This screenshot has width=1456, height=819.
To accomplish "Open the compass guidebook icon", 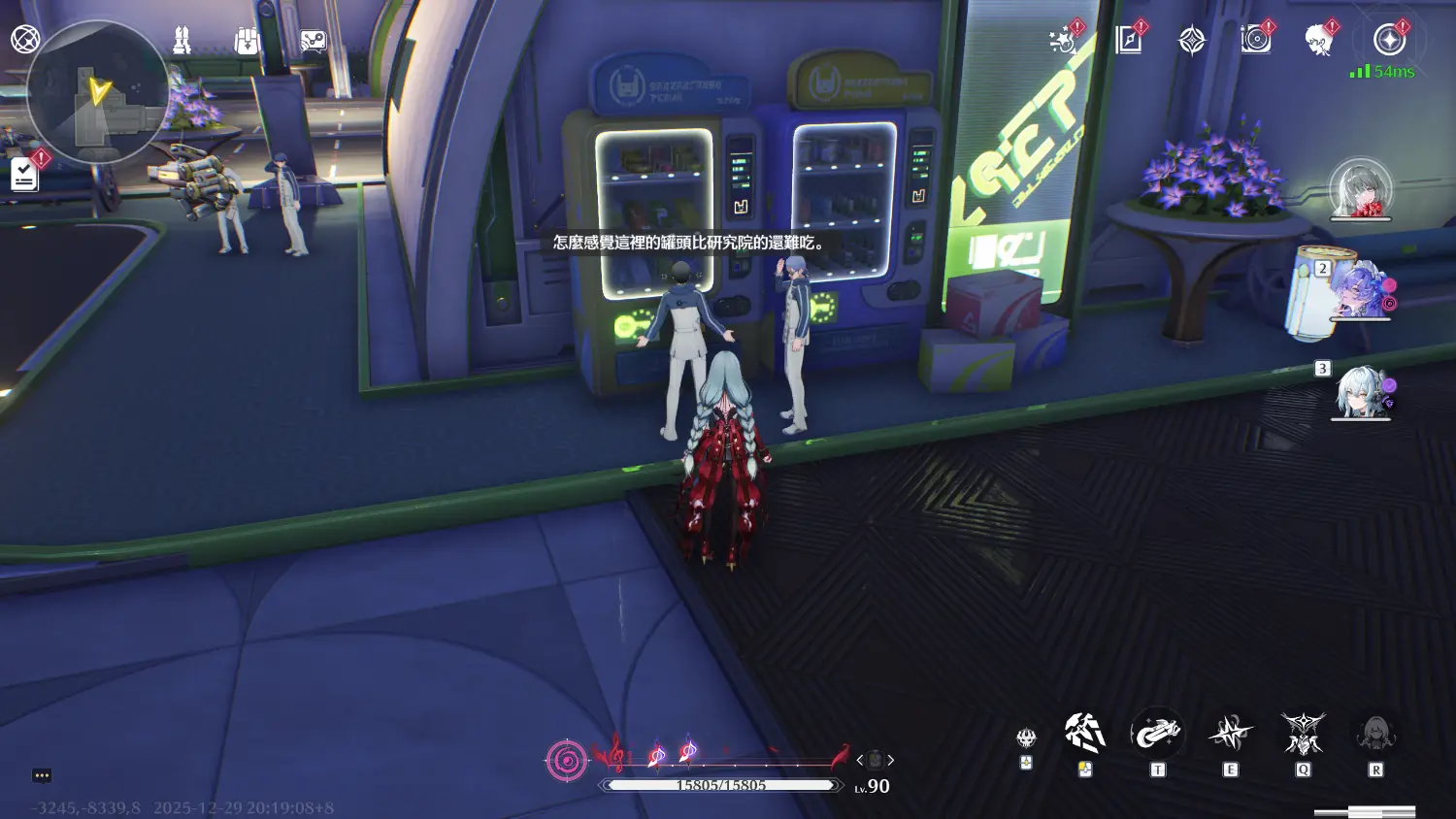I will (x=1129, y=40).
